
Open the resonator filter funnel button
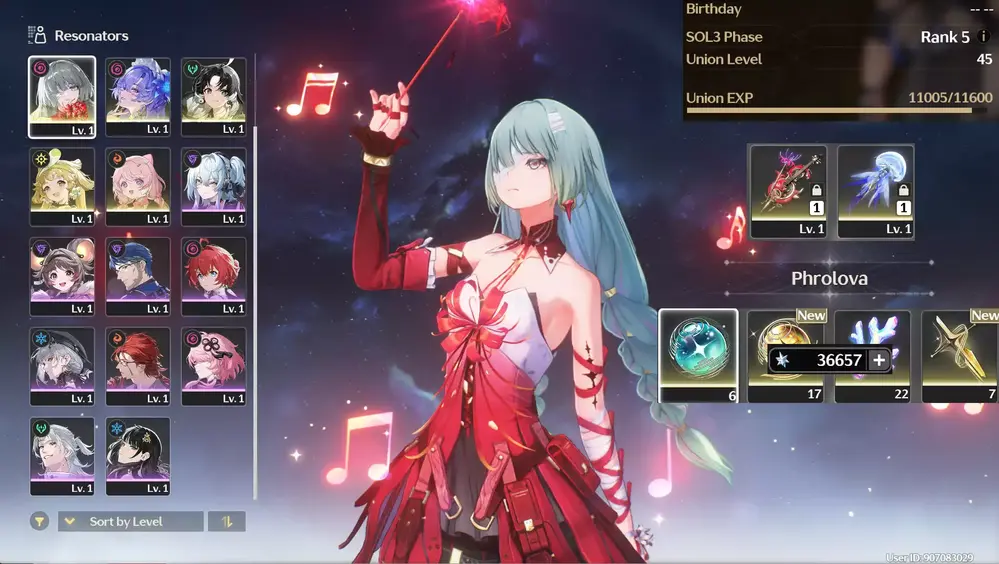[x=39, y=521]
